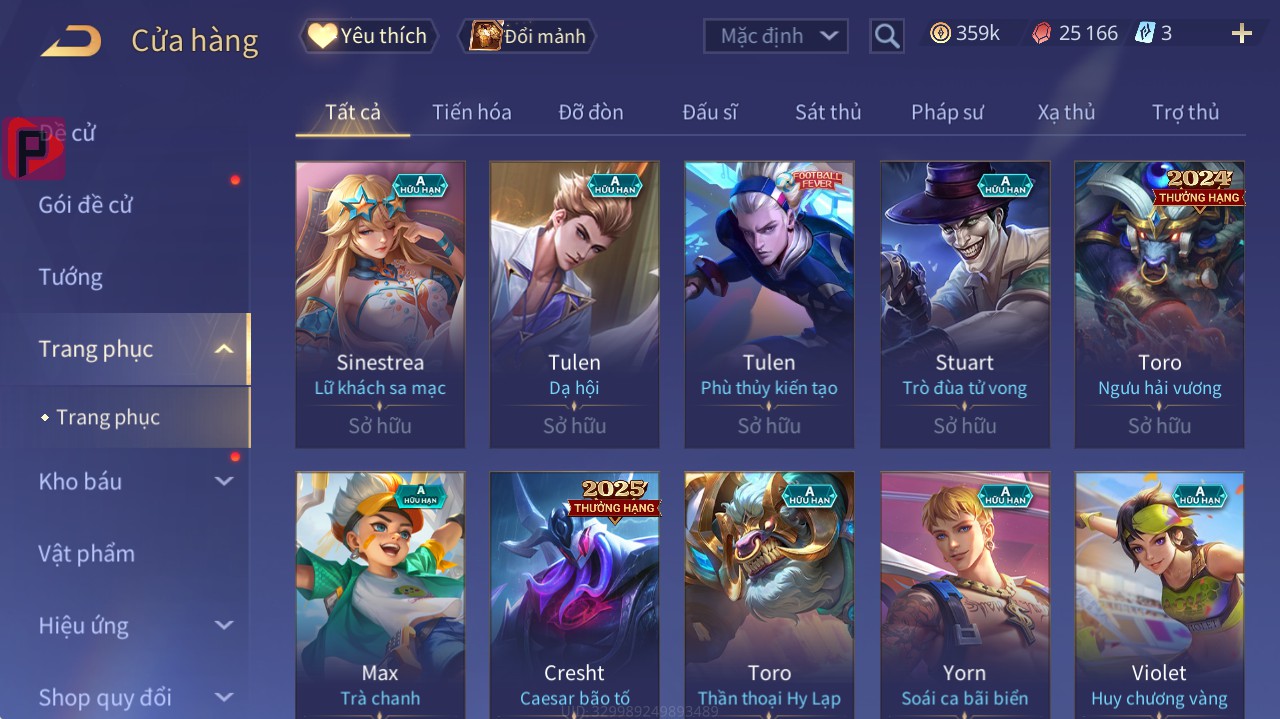Open the Xạ thủ tab
Screen dimensions: 1280x719
(x=1066, y=112)
